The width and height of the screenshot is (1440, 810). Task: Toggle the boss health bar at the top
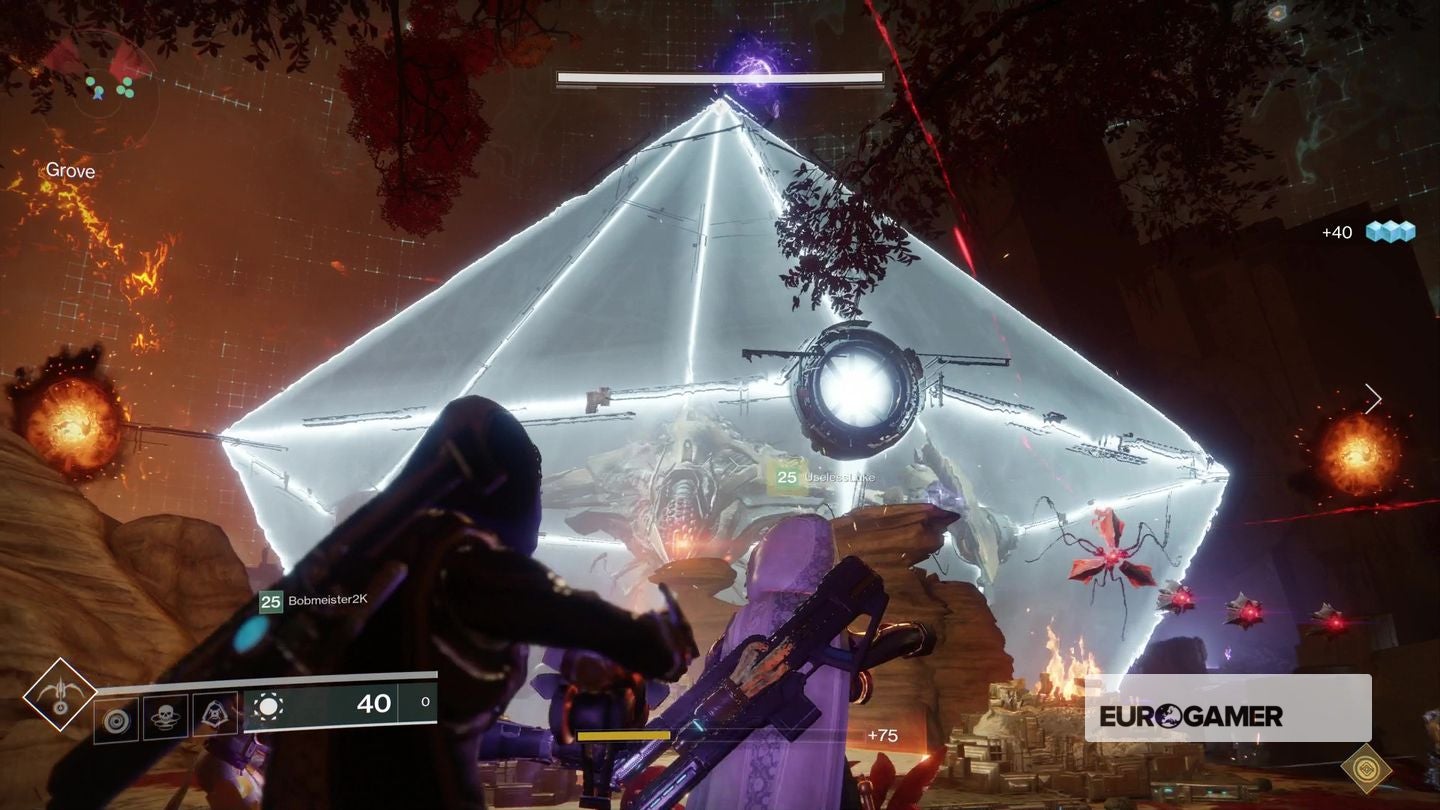[718, 77]
